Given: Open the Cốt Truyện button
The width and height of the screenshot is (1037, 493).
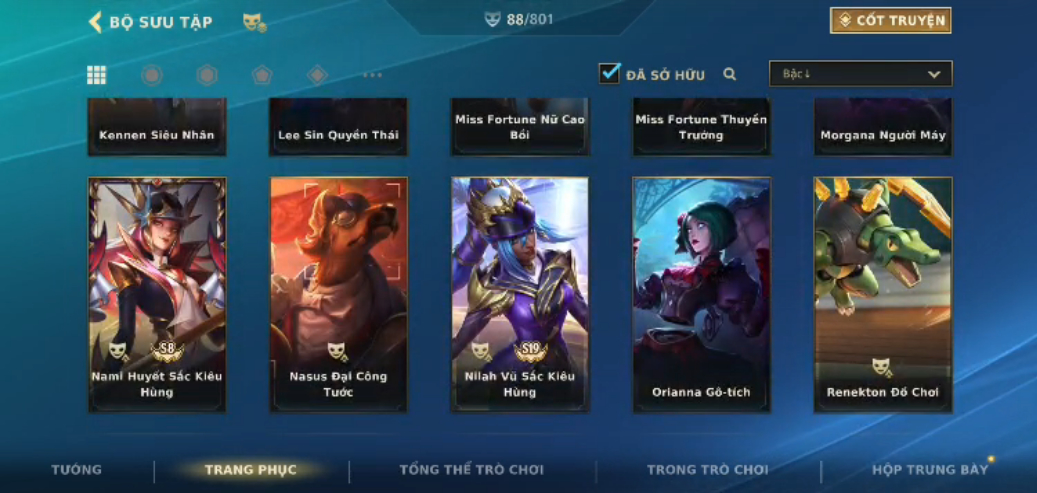Looking at the screenshot, I should coord(890,21).
